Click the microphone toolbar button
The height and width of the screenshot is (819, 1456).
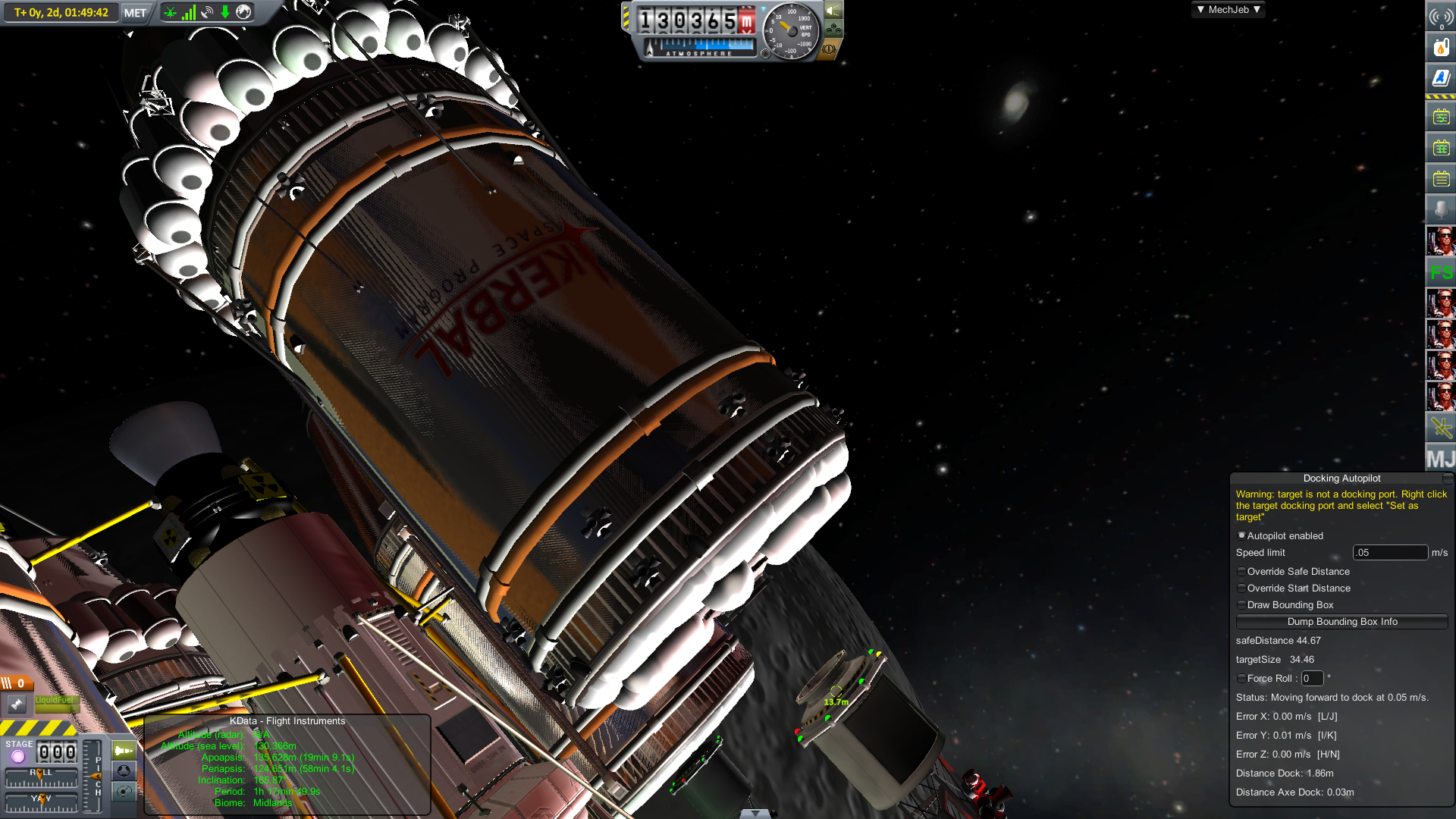(x=1440, y=209)
